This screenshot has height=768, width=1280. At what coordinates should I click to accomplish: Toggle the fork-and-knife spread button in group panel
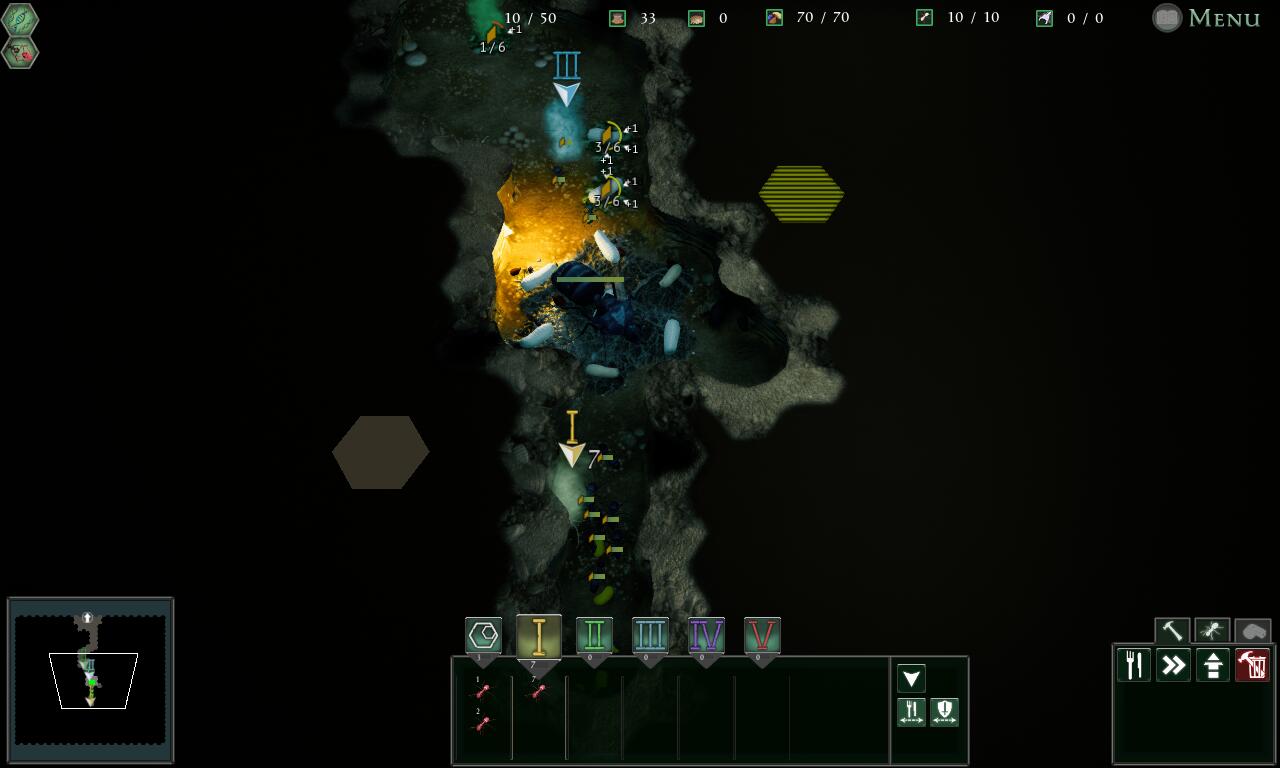[911, 712]
